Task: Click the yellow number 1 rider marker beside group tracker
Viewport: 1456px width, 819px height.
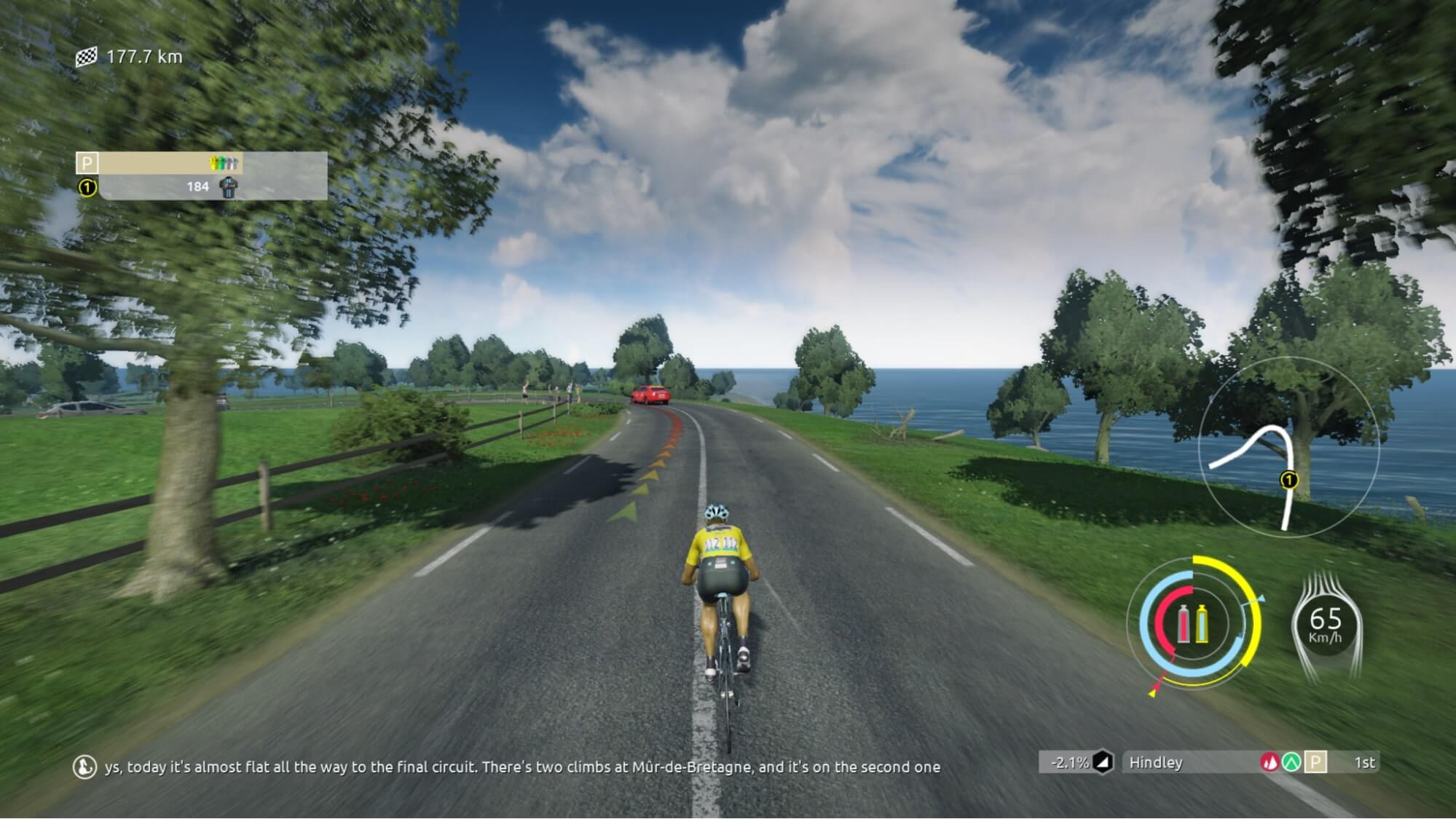Action: [x=87, y=188]
